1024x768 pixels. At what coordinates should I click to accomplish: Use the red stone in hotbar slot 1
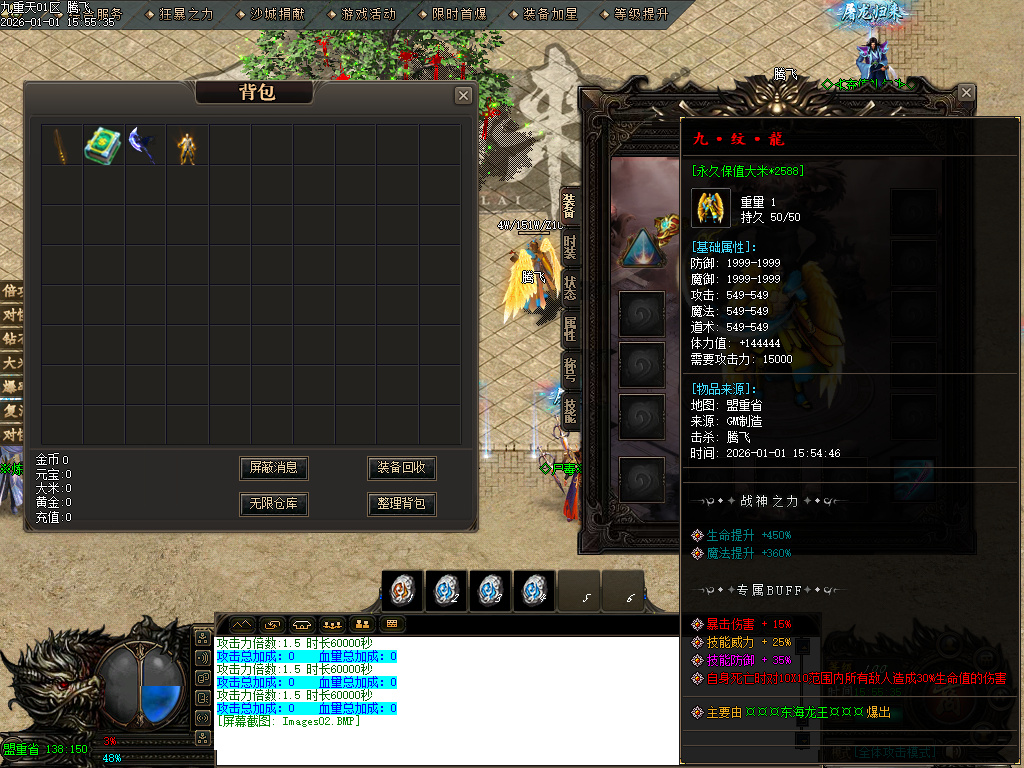tap(402, 591)
